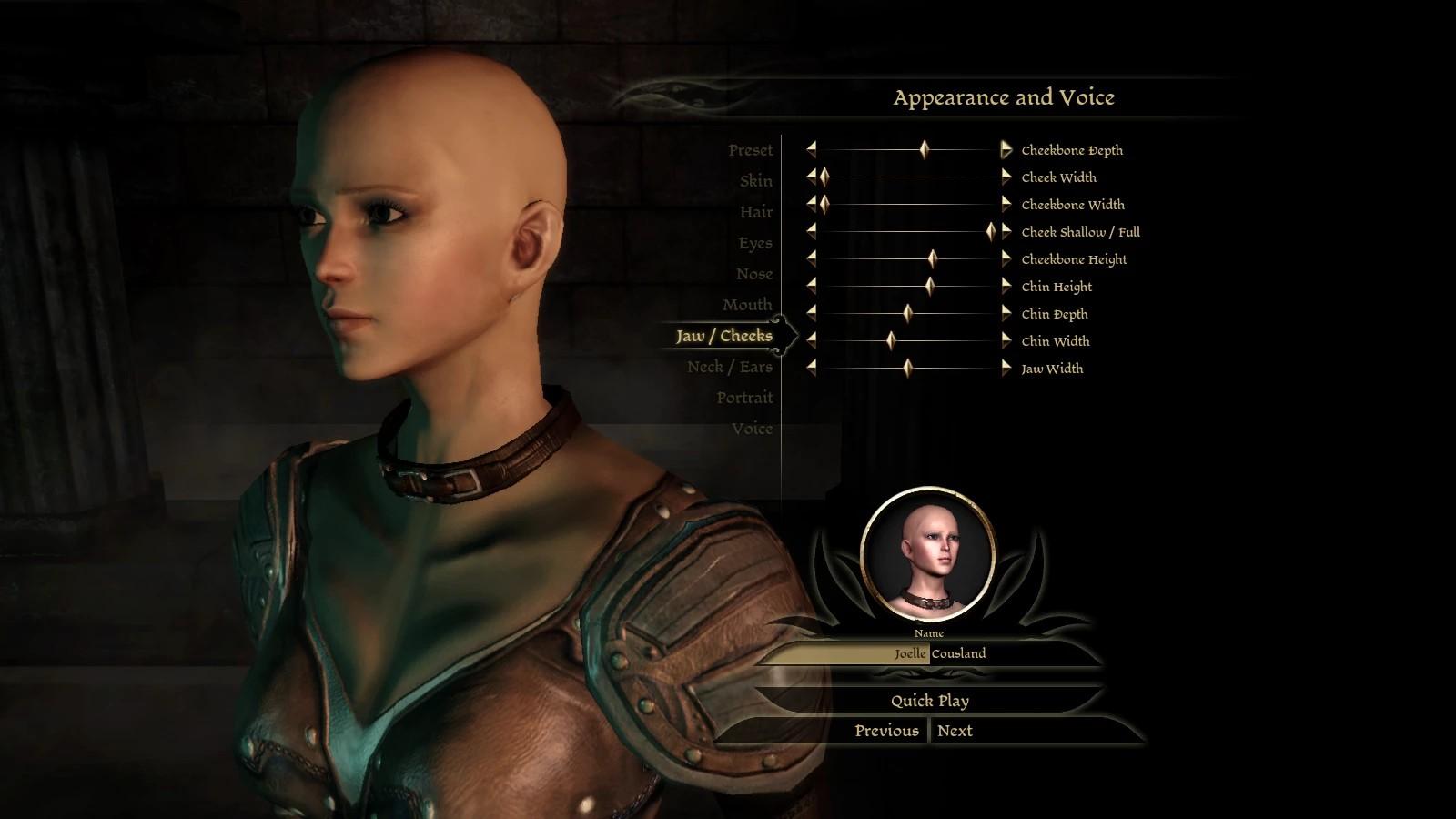
Task: Switch to the Skin category
Action: pyautogui.click(x=755, y=181)
